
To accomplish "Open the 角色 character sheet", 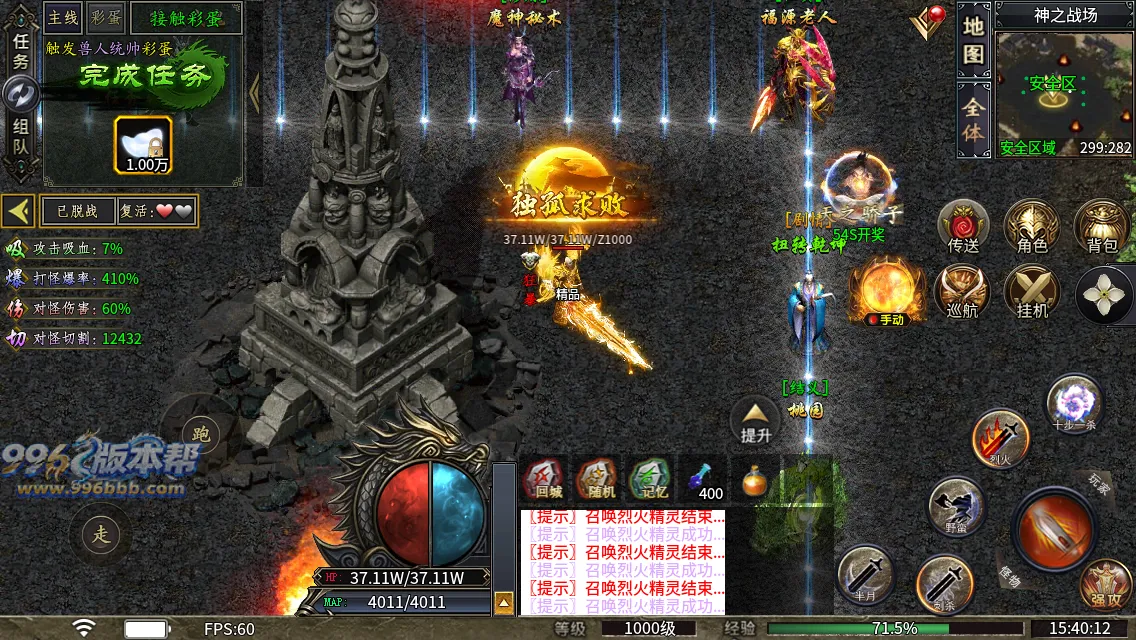I will pos(1032,227).
